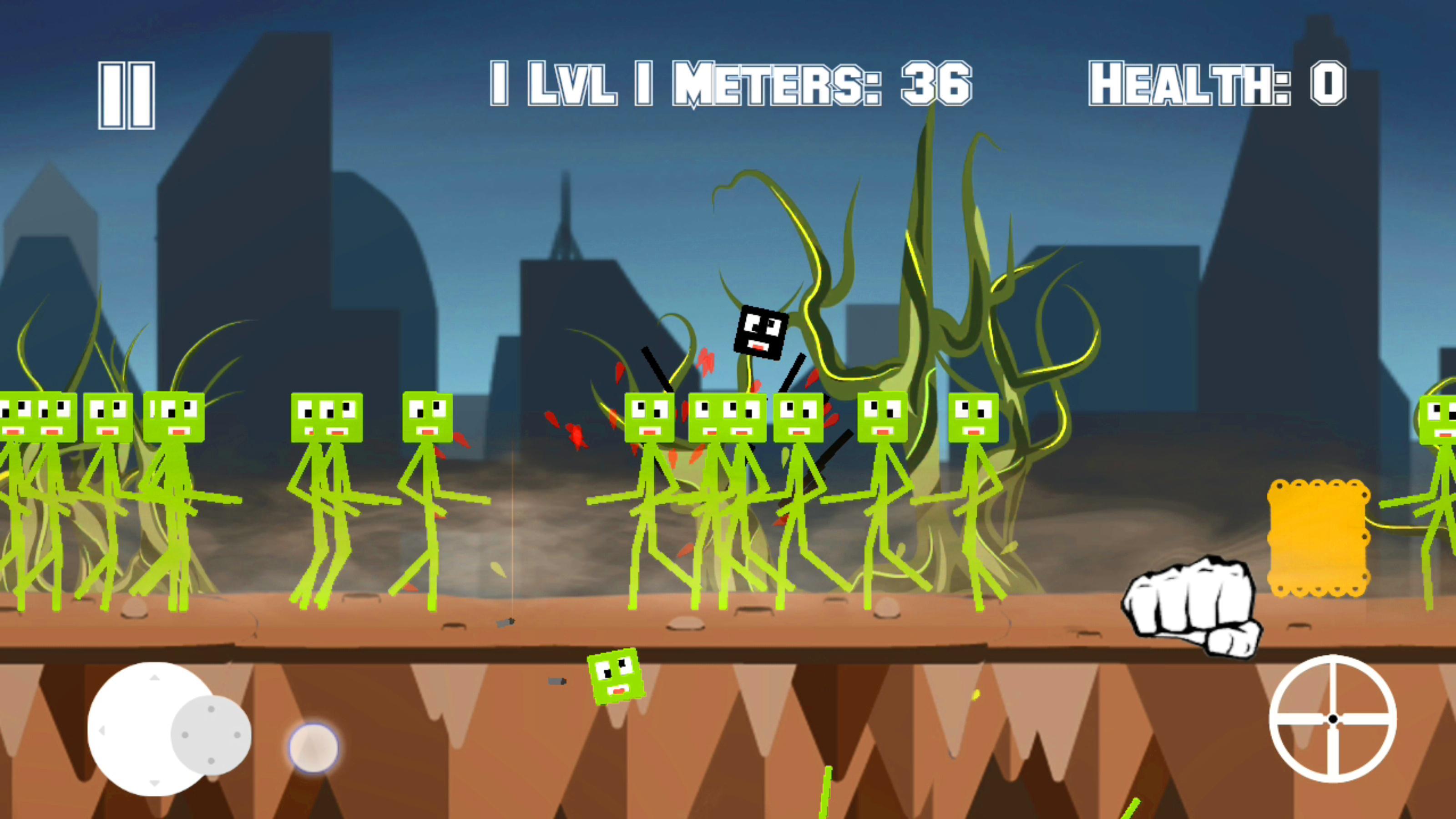Viewport: 1456px width, 819px height.
Task: Tap the fist icon to toggle melee mode
Action: pyautogui.click(x=1187, y=605)
